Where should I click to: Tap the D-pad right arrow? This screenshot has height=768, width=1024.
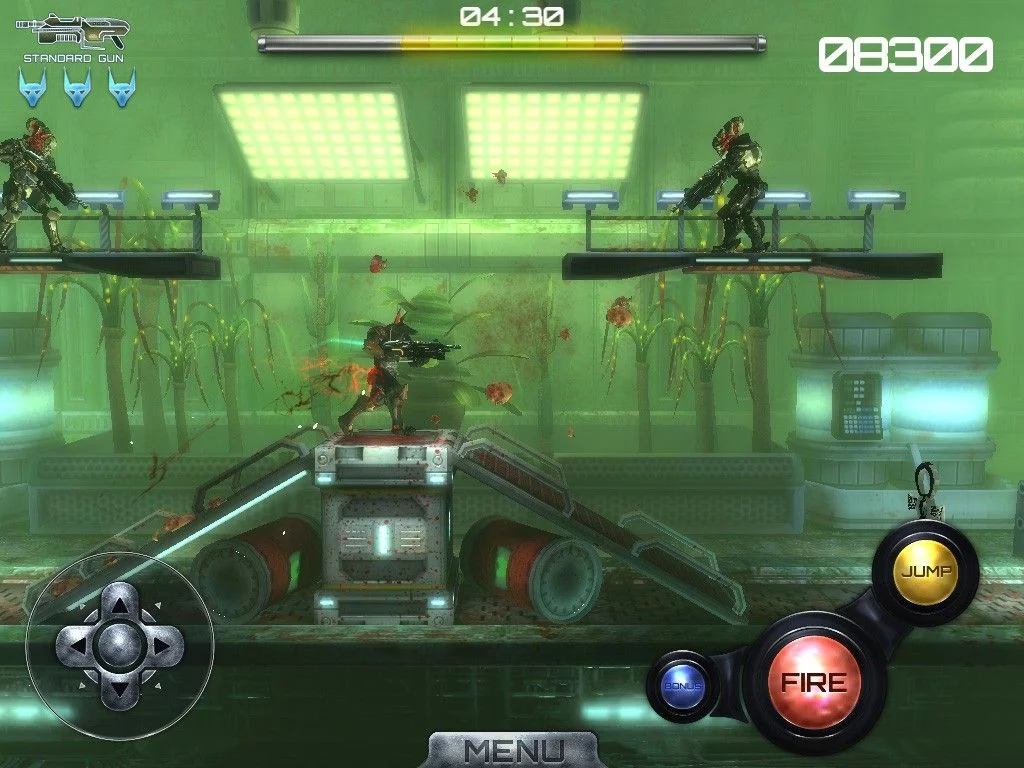coord(163,645)
